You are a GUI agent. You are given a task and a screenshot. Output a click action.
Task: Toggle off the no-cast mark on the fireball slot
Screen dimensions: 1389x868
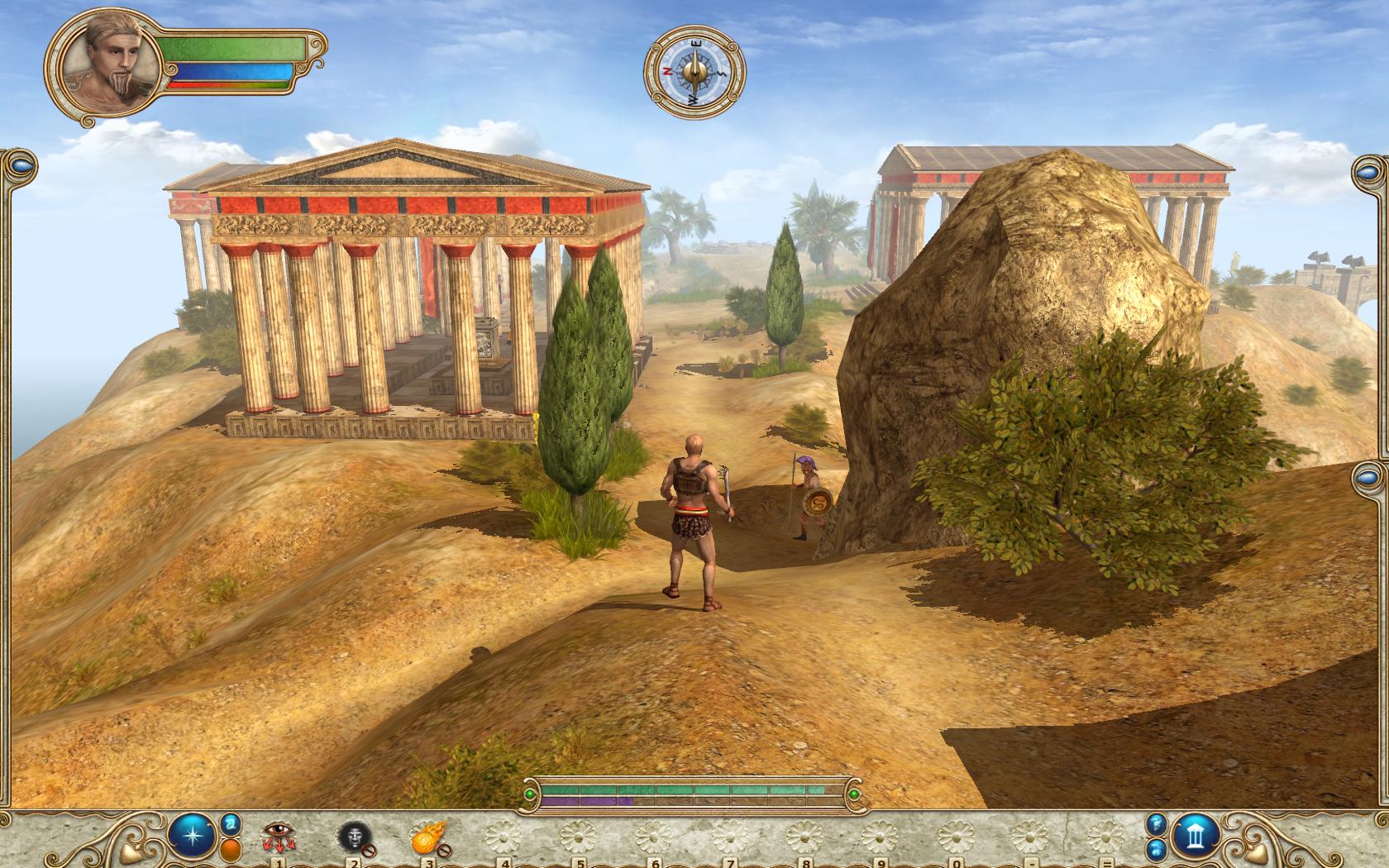point(444,849)
